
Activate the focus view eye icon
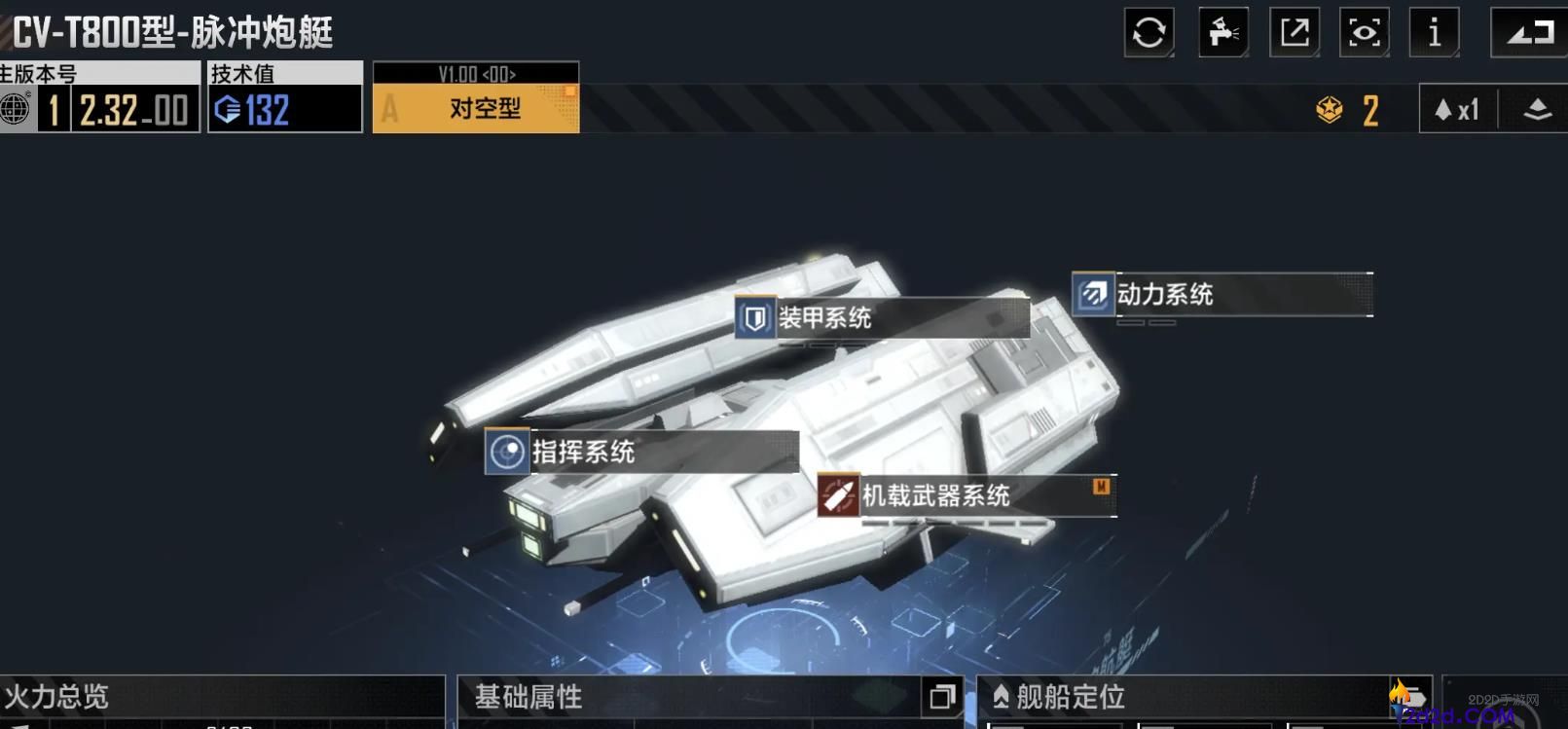[1364, 31]
